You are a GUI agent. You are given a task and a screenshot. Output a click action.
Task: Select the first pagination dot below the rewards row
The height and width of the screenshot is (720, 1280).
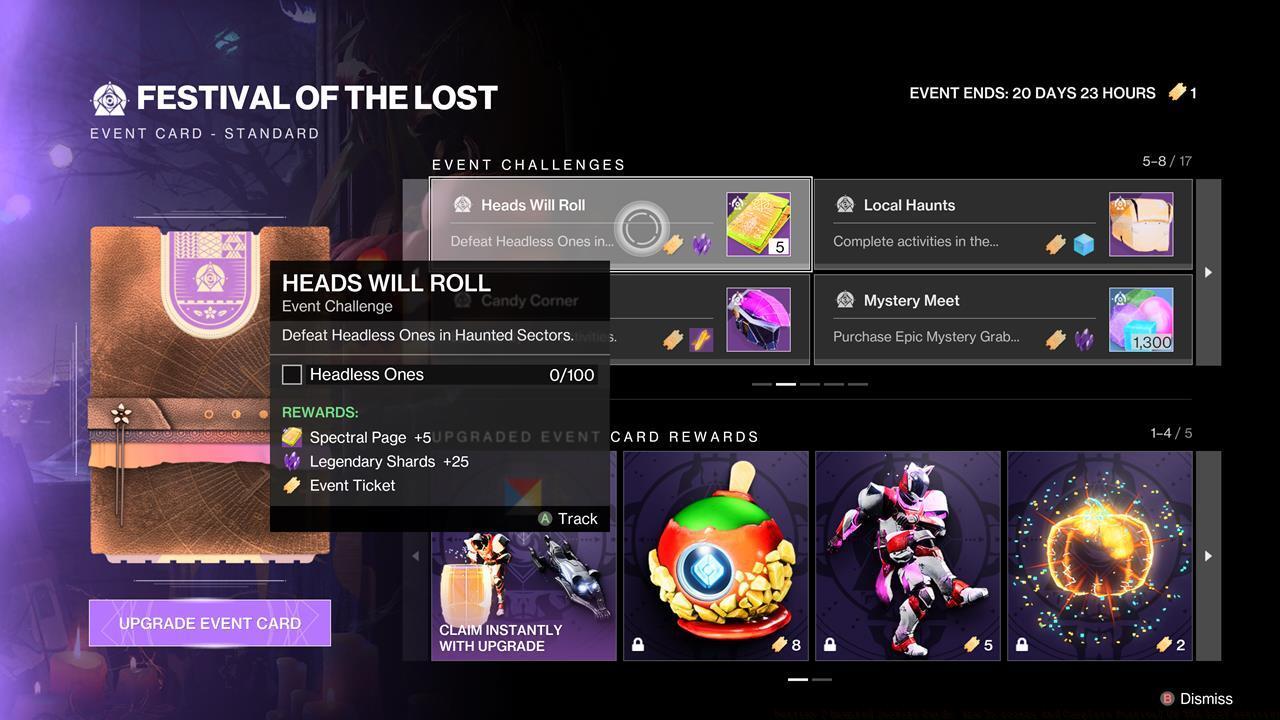click(798, 679)
